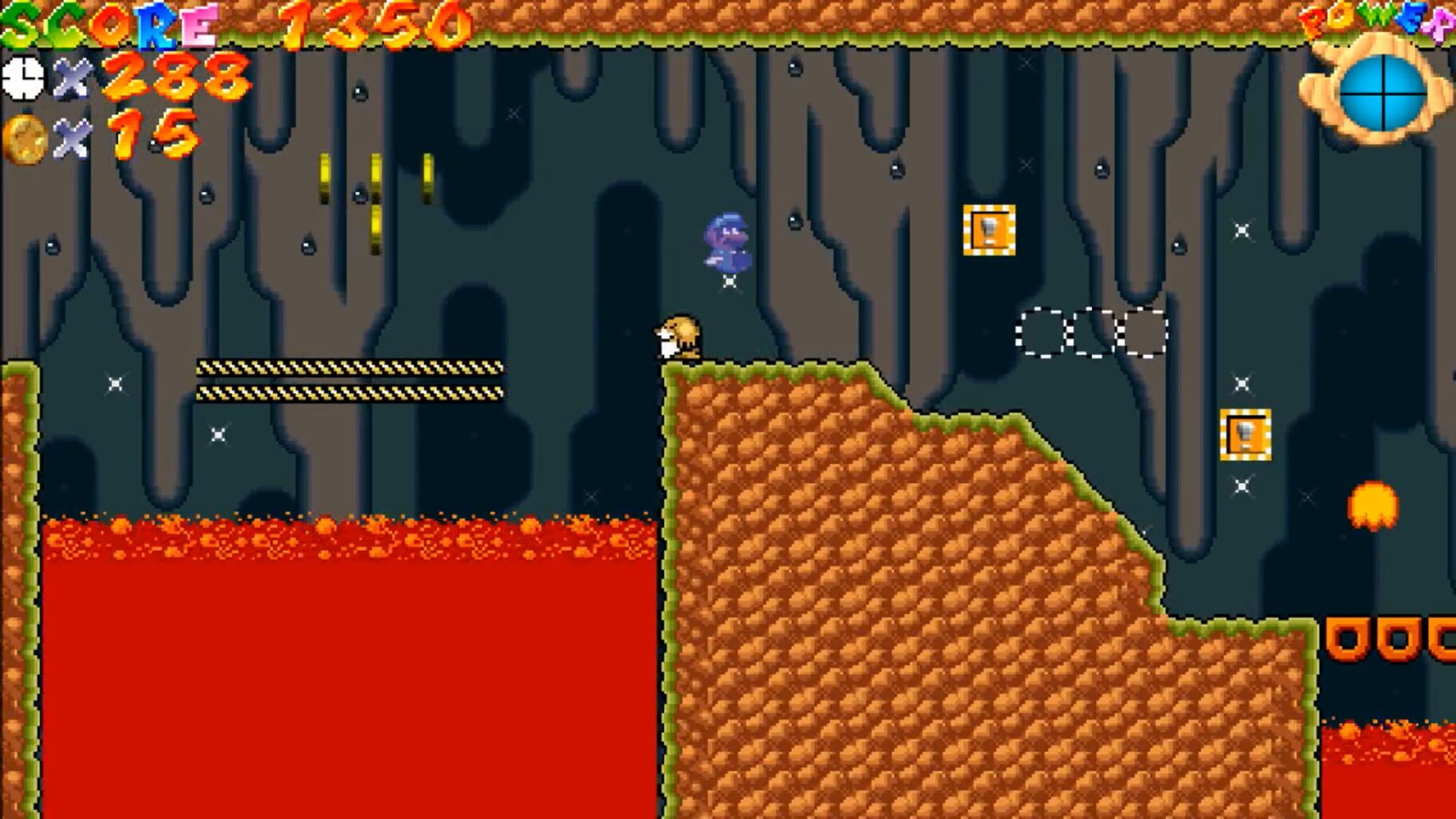Toggle the rightmost dotted coin outline
Viewport: 1456px width, 819px height.
1142,330
